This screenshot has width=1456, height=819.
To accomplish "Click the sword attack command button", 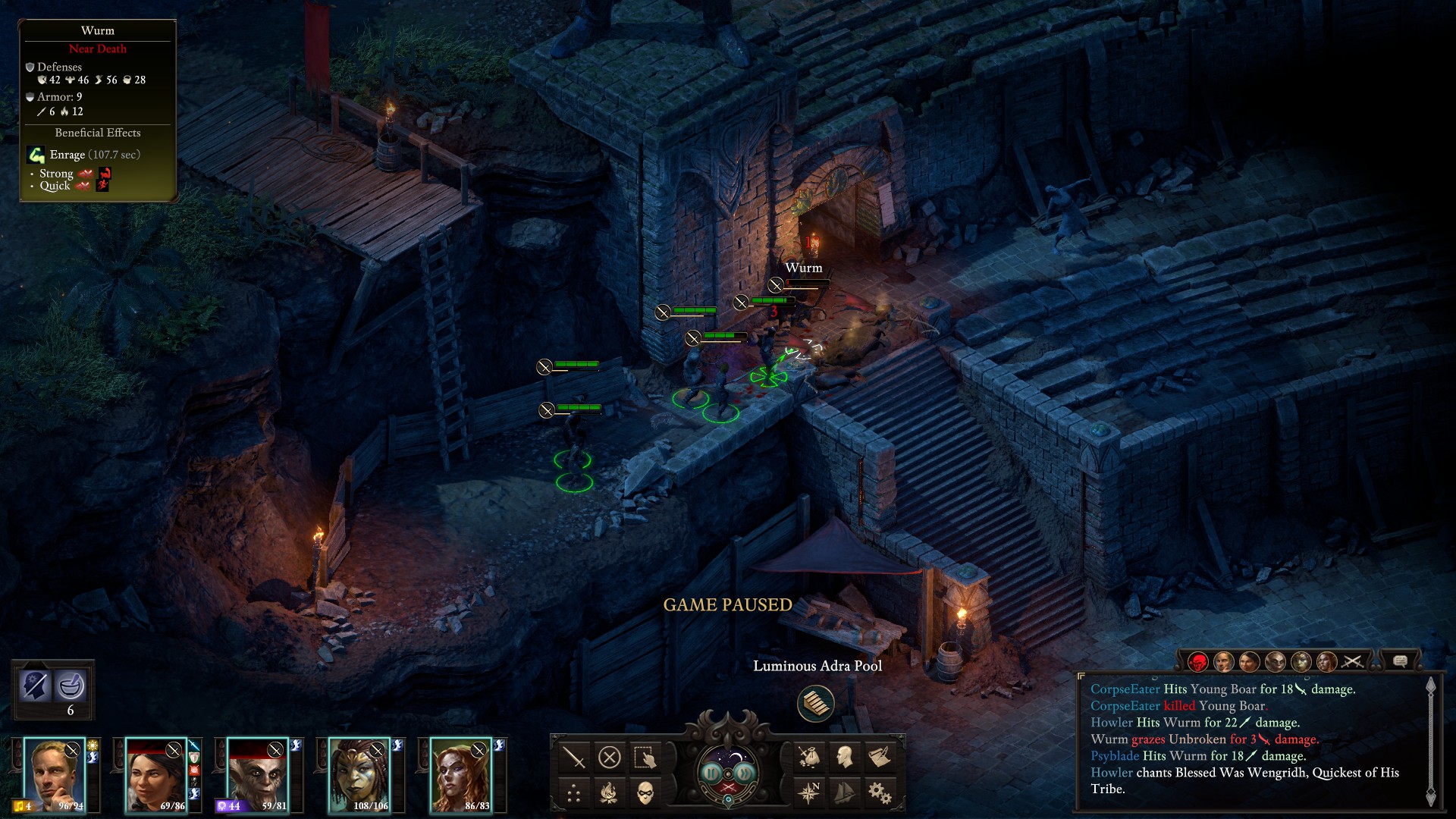I will point(574,757).
